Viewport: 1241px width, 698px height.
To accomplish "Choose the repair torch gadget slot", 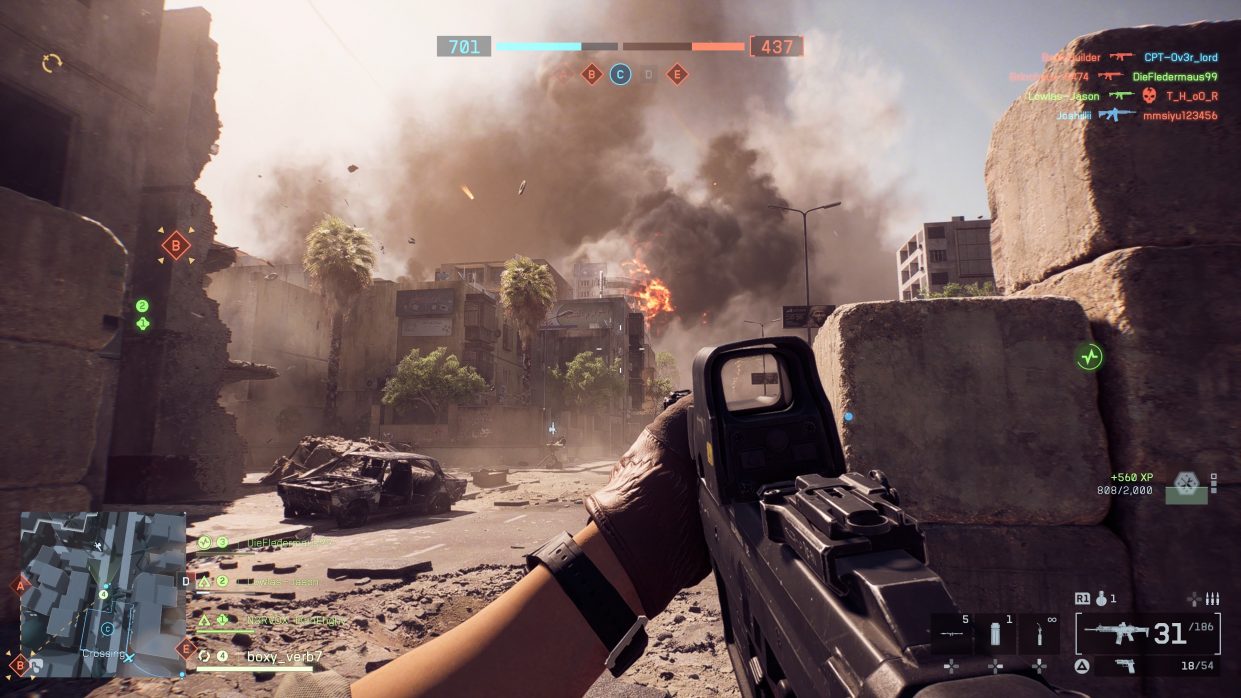I will point(1039,634).
